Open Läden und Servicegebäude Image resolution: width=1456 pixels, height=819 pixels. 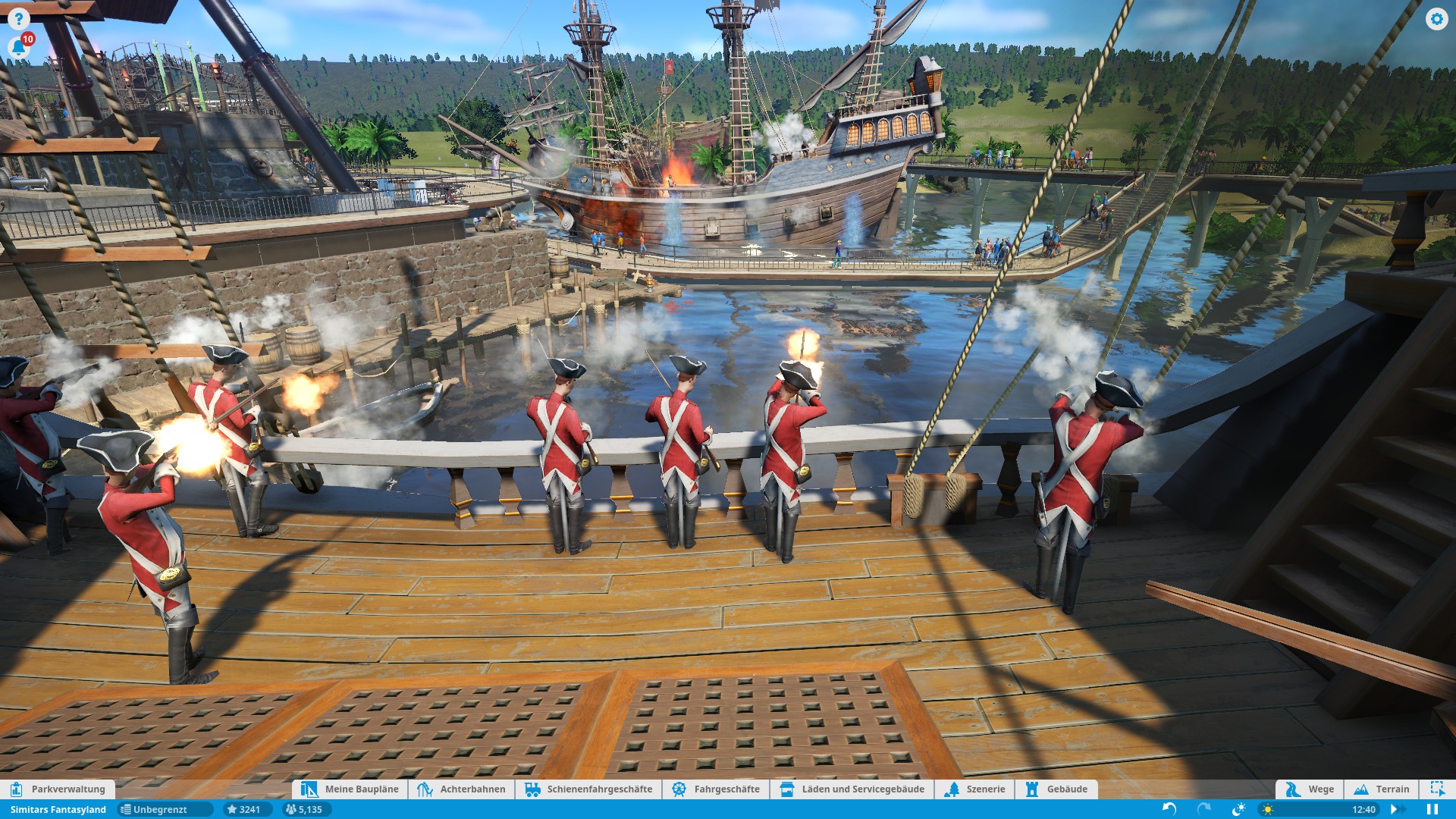click(x=852, y=789)
